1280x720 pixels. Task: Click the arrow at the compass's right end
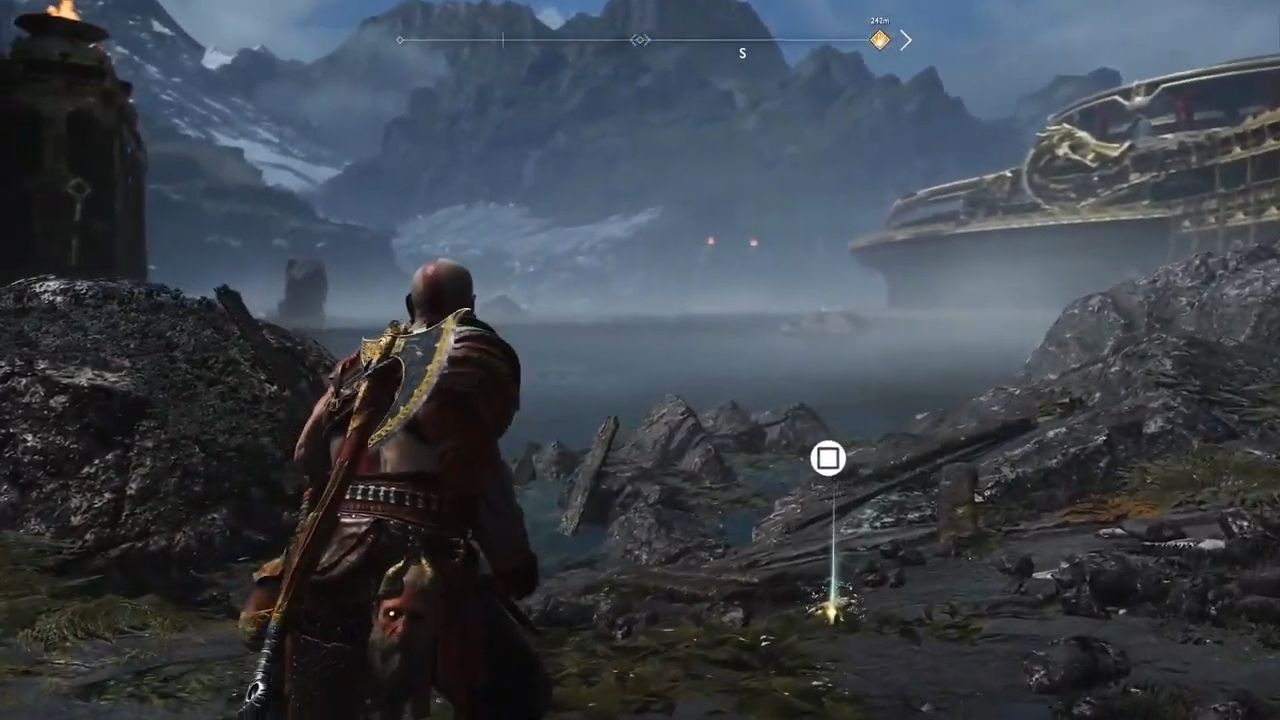(x=905, y=40)
